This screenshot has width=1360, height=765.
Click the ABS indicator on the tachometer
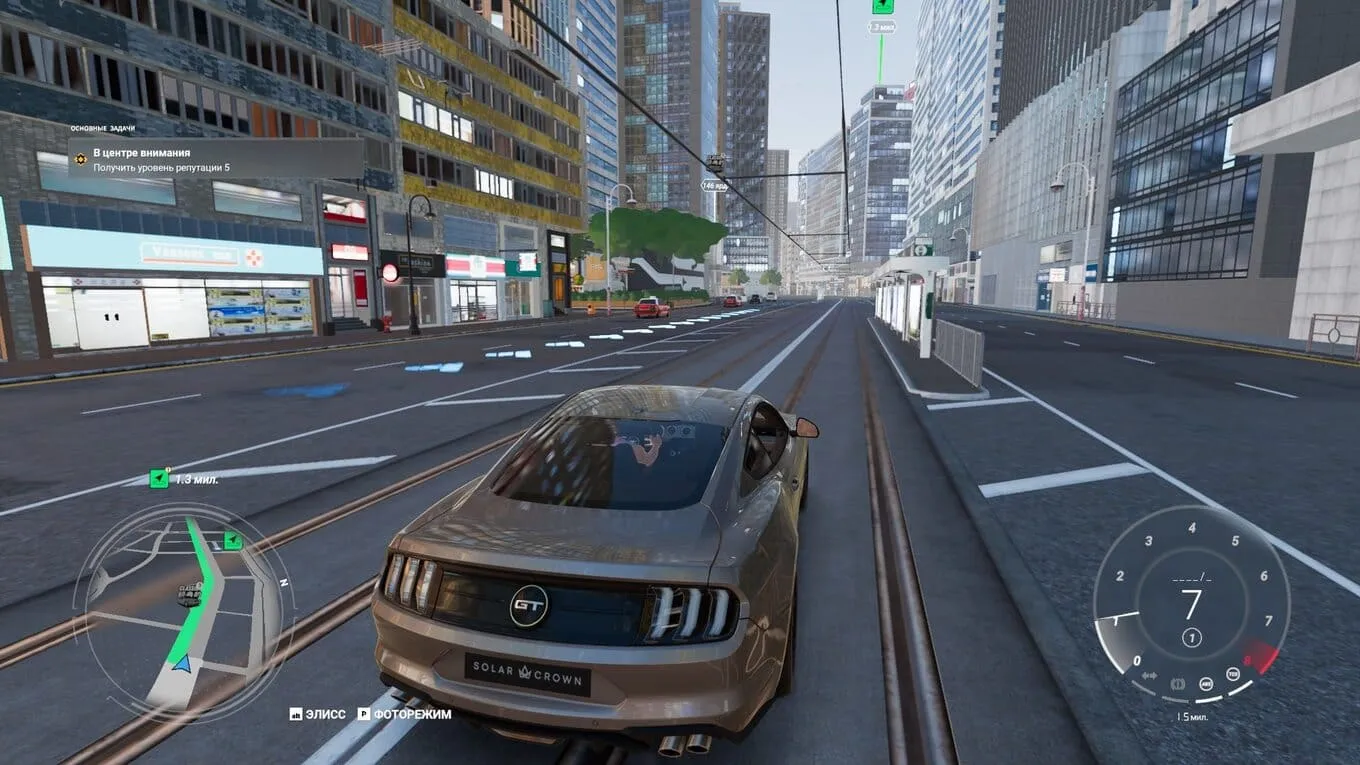tap(1207, 684)
